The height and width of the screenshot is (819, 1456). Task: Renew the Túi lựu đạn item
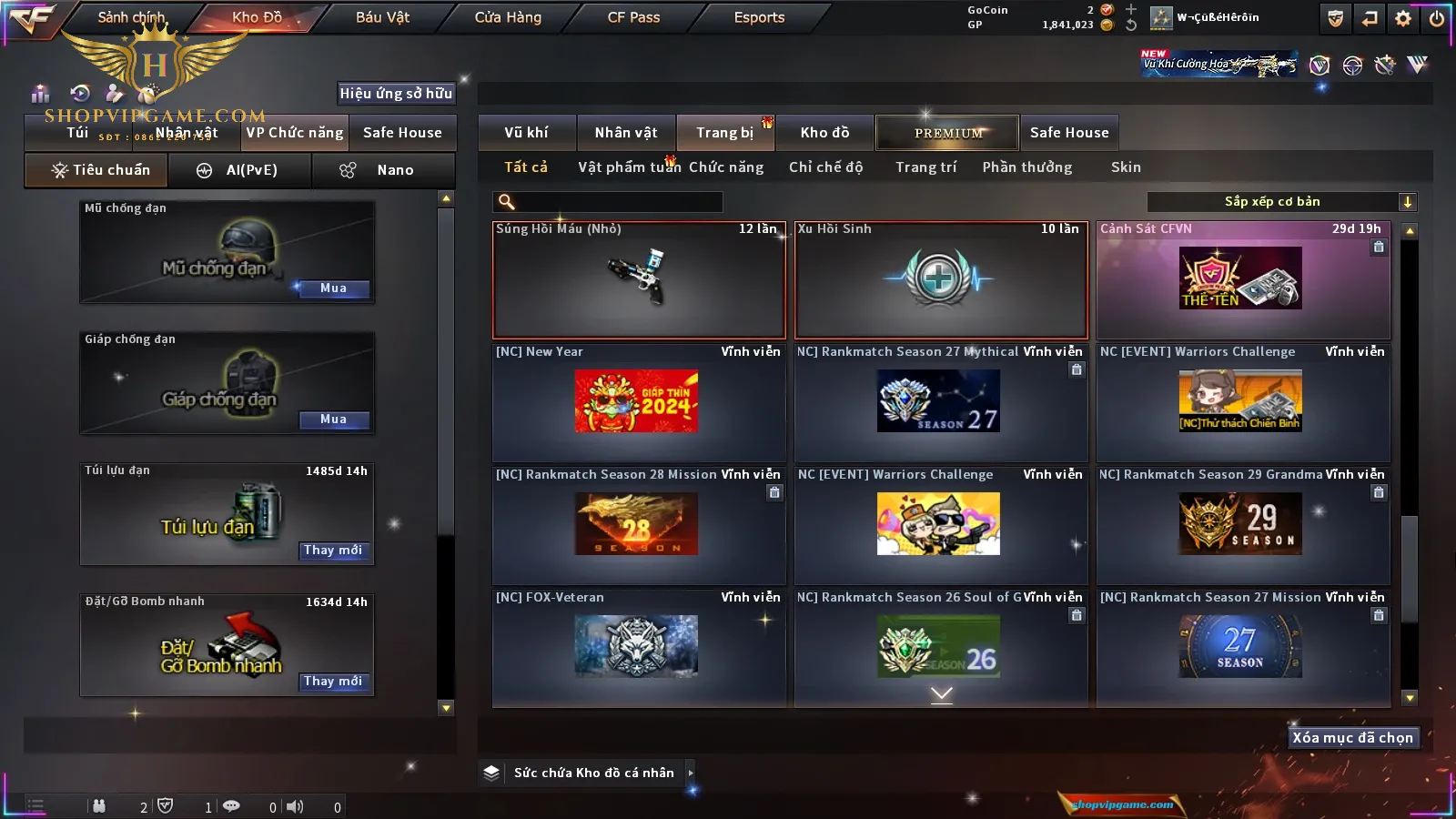333,551
